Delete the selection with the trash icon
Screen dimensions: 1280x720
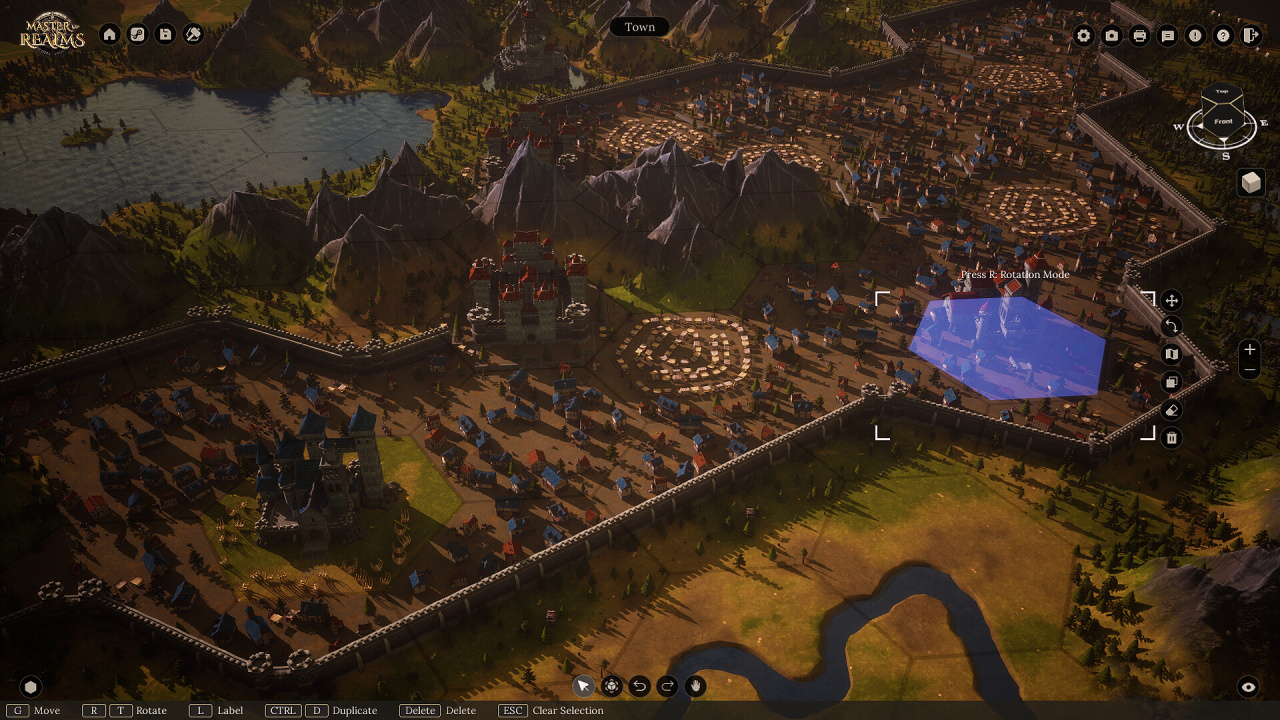[x=1172, y=438]
